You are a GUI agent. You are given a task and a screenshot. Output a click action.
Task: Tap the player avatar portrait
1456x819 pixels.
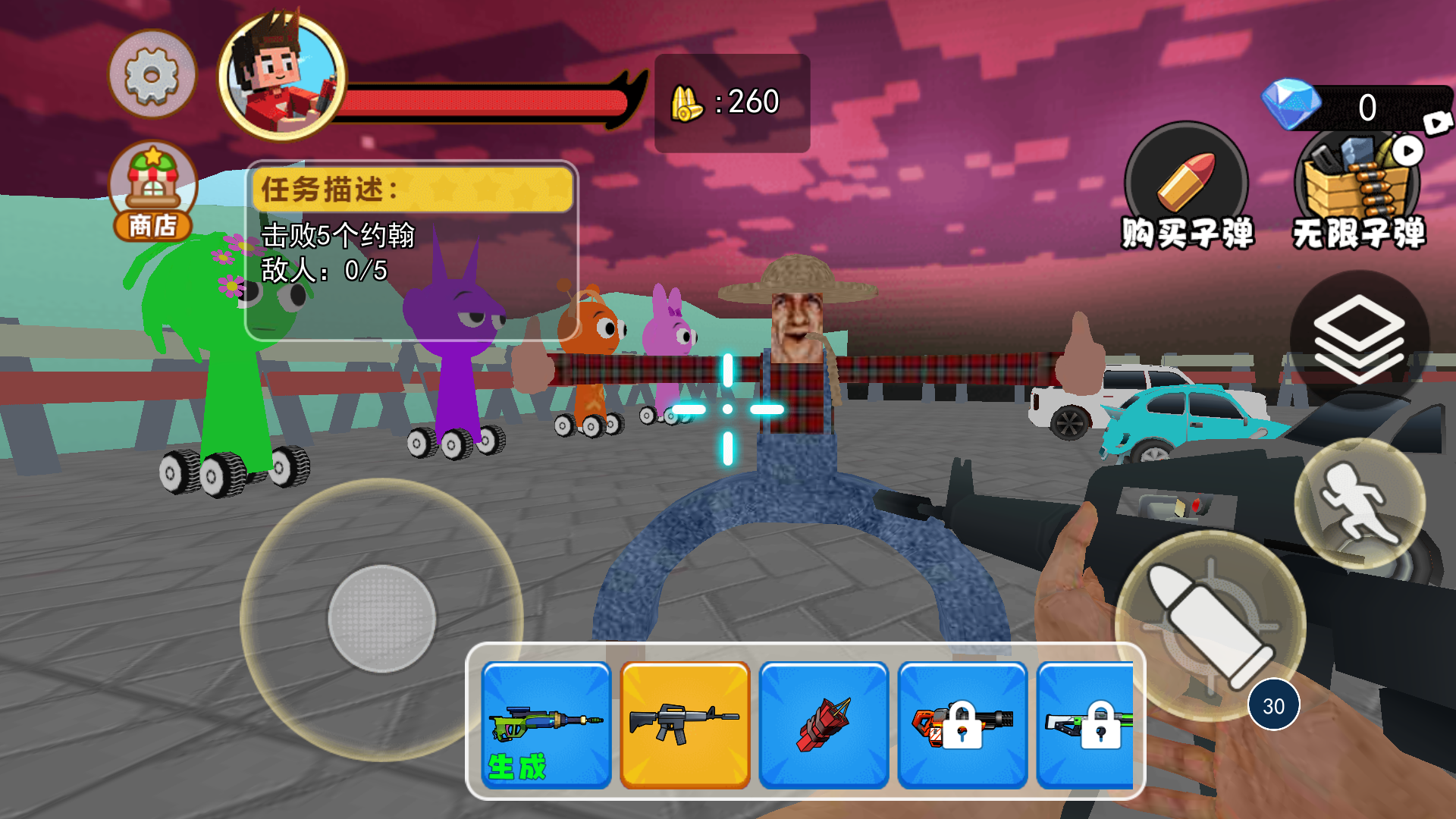281,77
